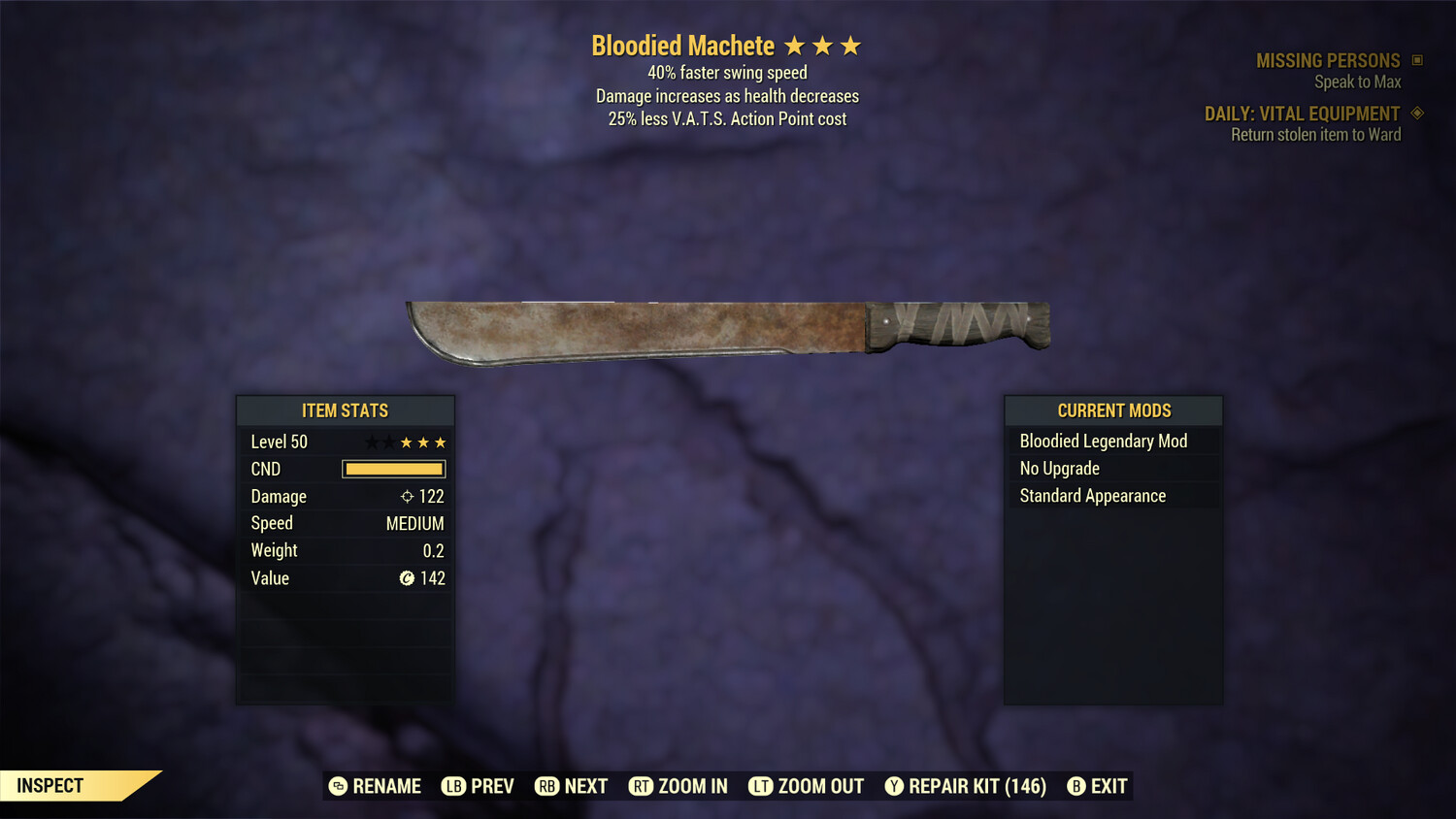This screenshot has width=1456, height=819.
Task: Toggle the Daily: Vital Equipment quest marker
Action: coord(1416,113)
